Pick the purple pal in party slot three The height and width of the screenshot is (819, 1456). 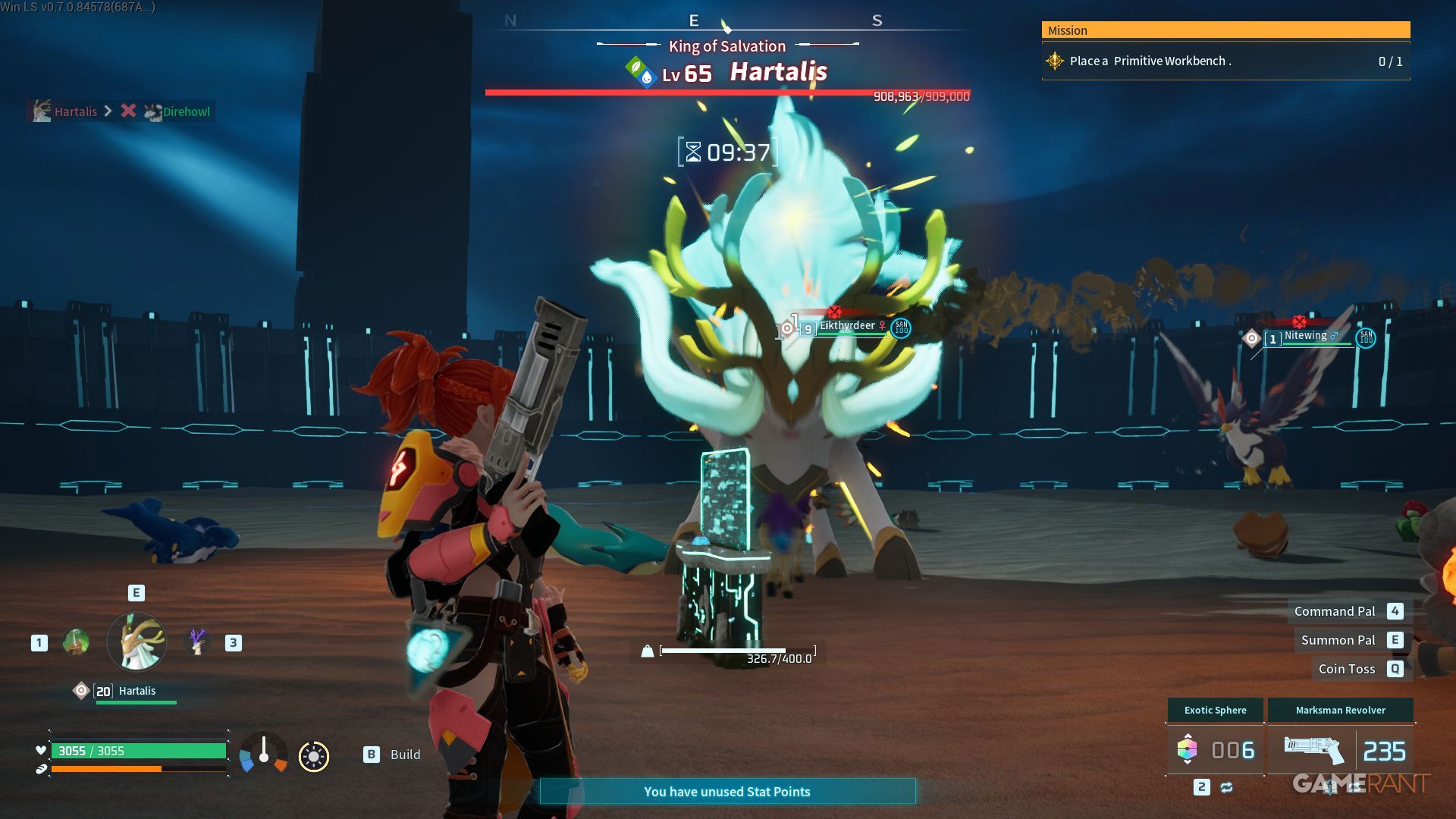click(197, 642)
